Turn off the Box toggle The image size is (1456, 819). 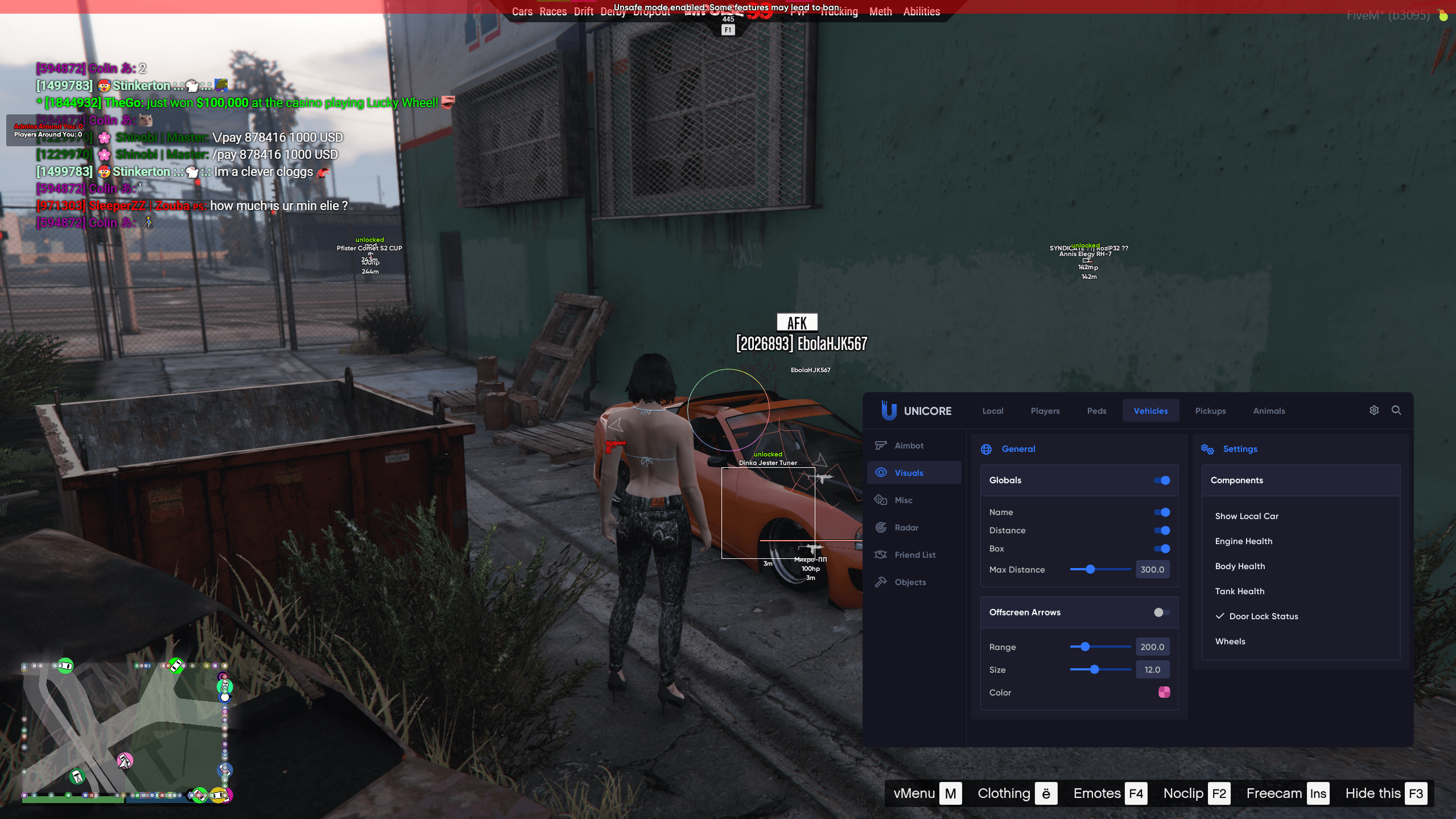pos(1161,549)
